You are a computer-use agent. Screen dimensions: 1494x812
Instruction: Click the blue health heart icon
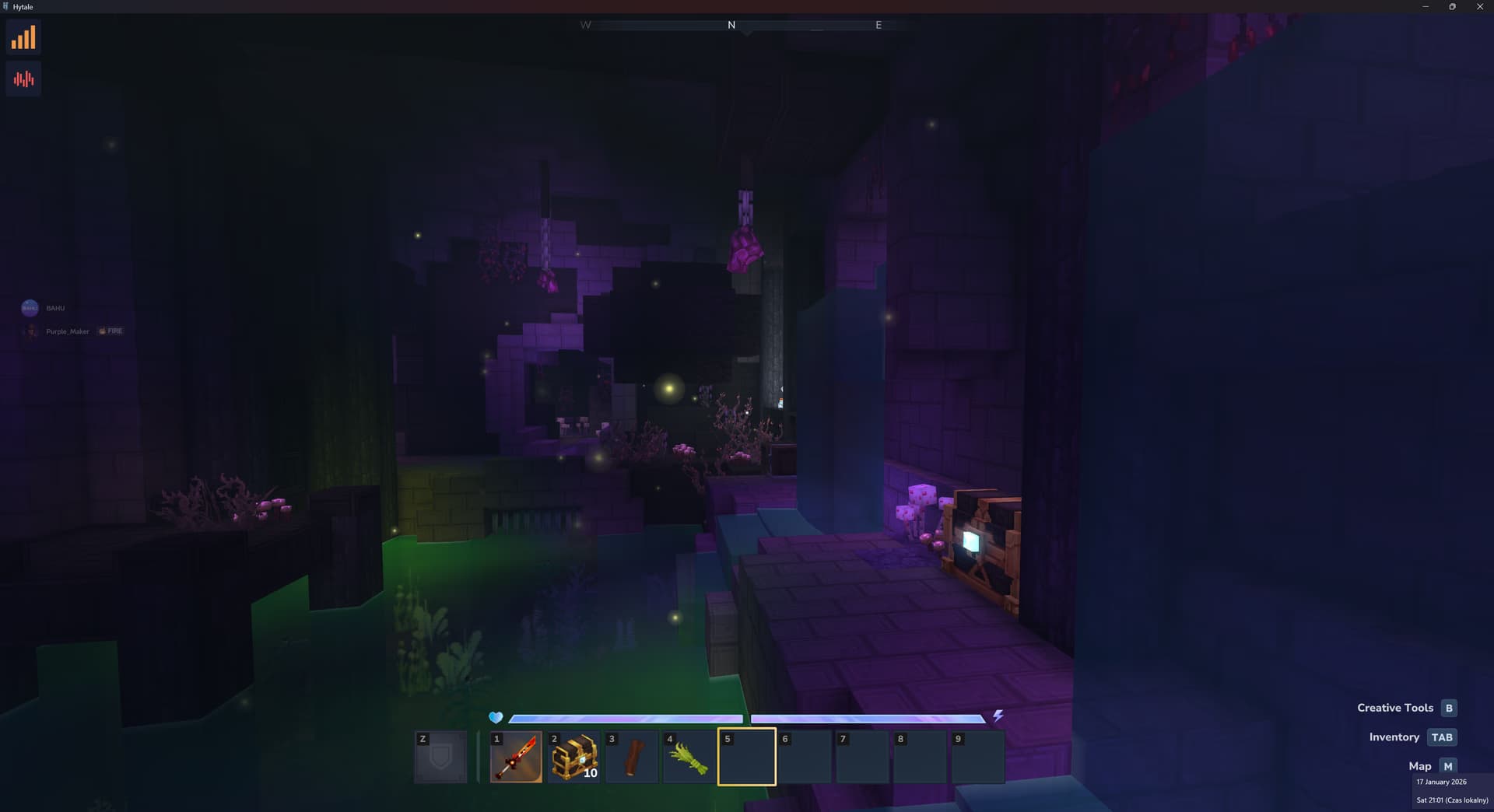coord(496,717)
